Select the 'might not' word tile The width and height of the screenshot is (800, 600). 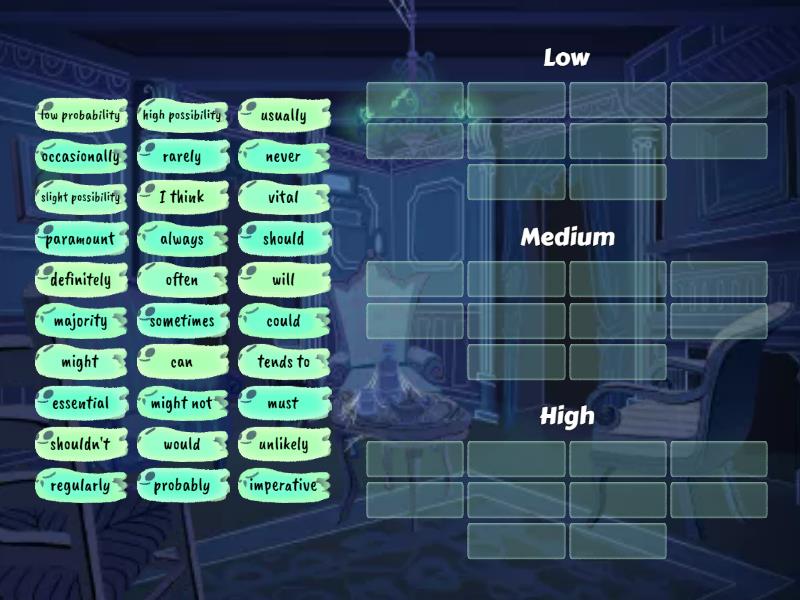[182, 403]
